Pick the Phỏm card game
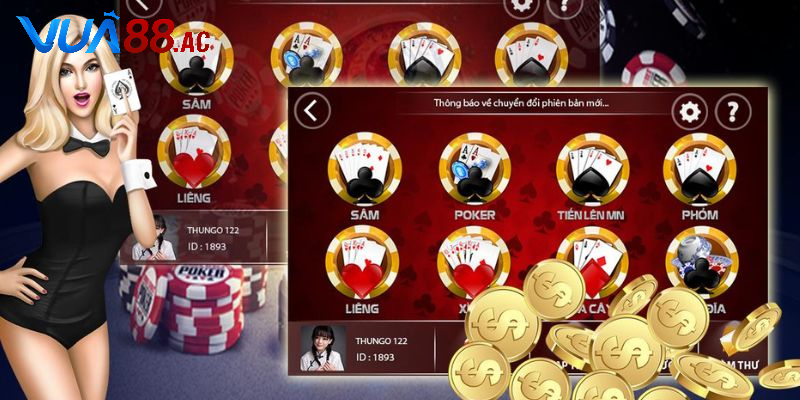The image size is (800, 400). click(x=699, y=170)
